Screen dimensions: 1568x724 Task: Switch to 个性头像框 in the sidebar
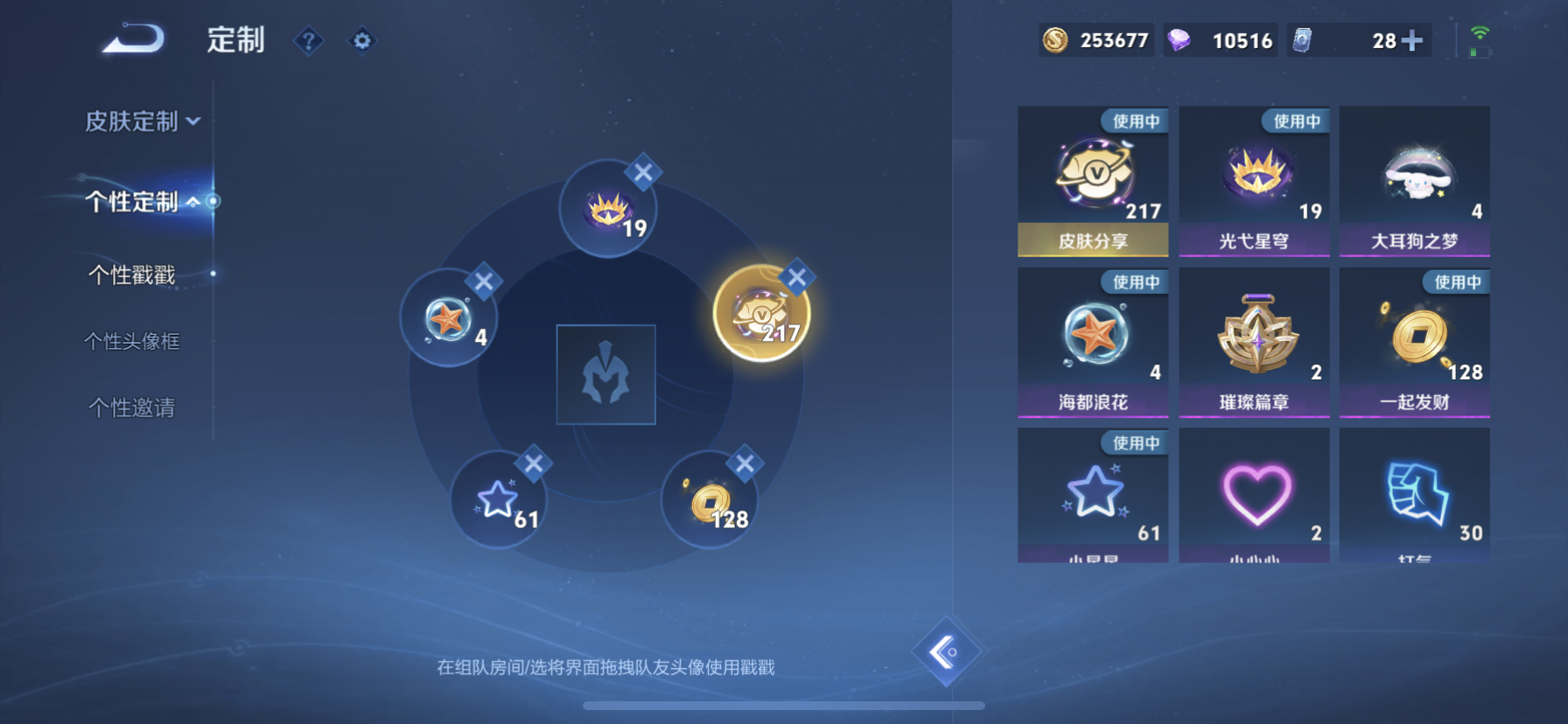click(133, 341)
